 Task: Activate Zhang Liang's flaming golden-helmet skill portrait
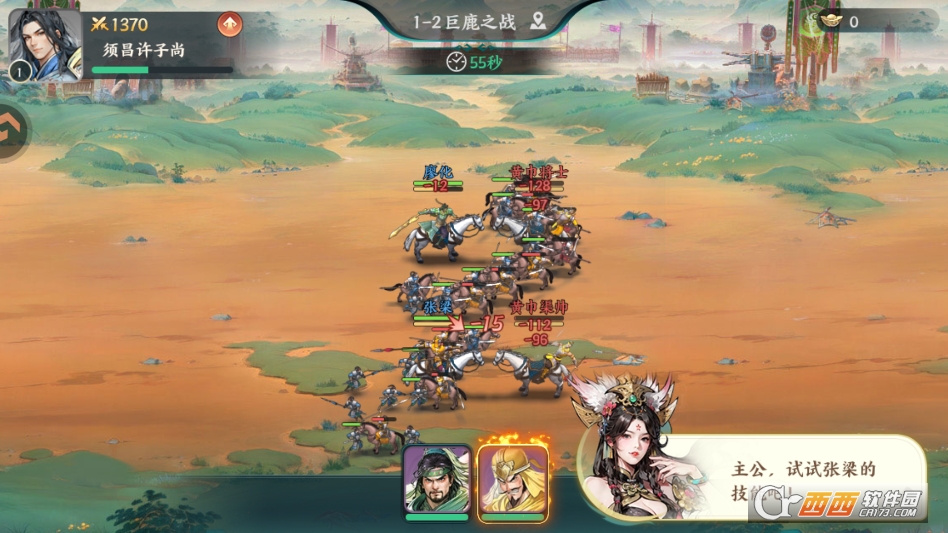[x=513, y=482]
